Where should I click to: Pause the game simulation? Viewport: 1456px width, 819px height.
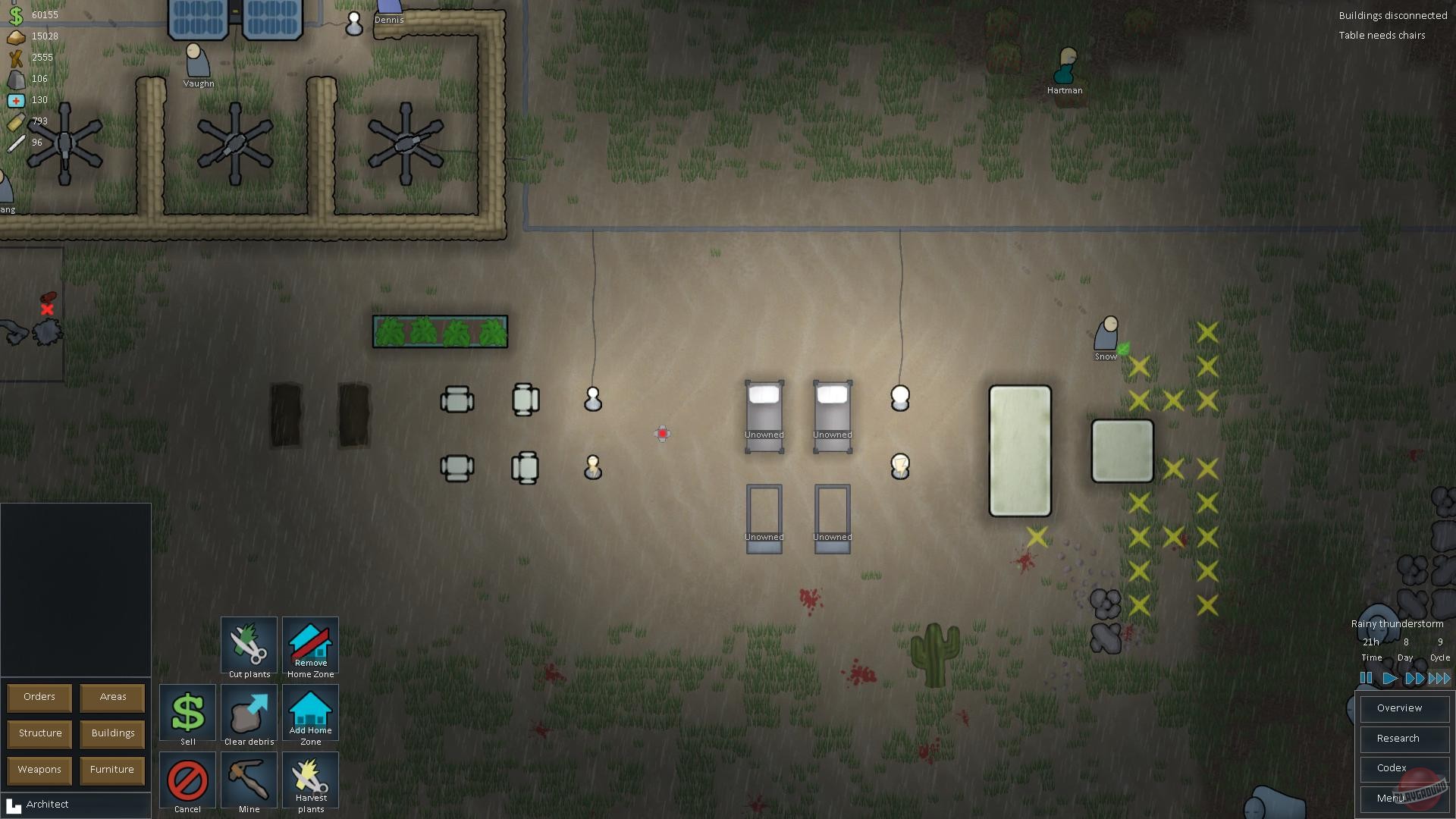(x=1367, y=679)
